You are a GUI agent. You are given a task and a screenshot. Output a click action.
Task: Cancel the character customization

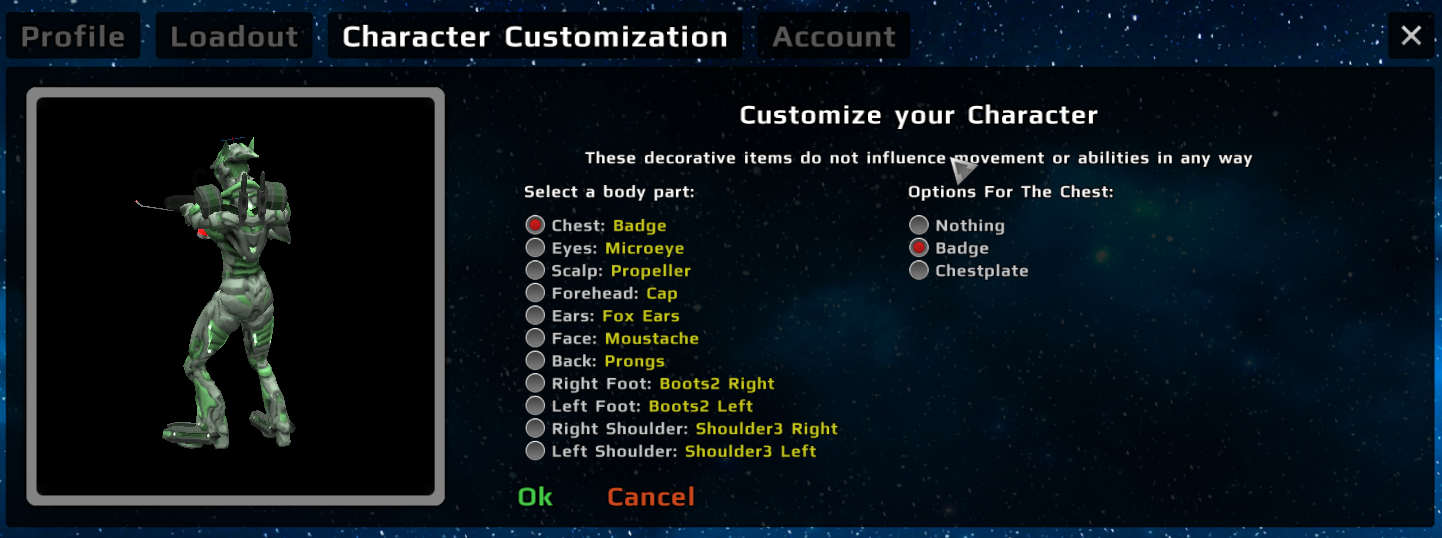coord(650,497)
